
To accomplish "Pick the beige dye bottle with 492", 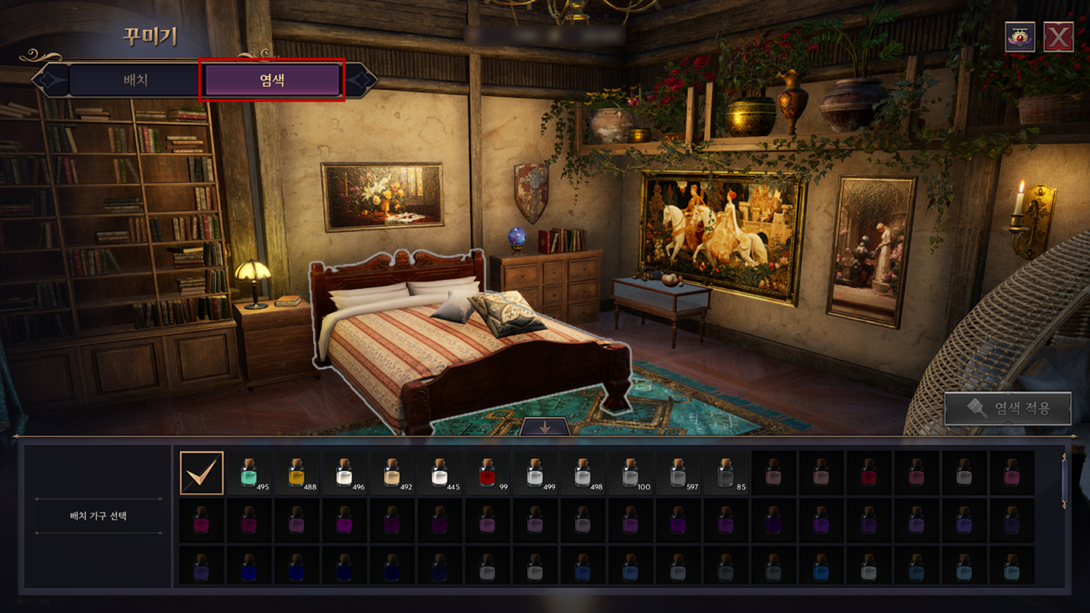I will click(392, 473).
